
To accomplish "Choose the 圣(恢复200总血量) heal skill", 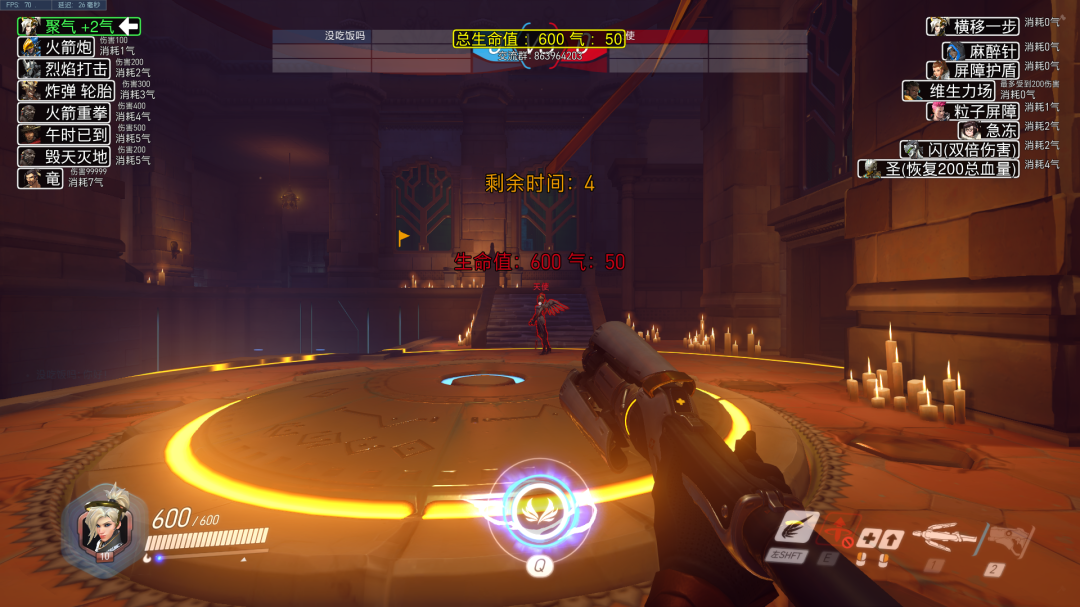I will point(938,168).
